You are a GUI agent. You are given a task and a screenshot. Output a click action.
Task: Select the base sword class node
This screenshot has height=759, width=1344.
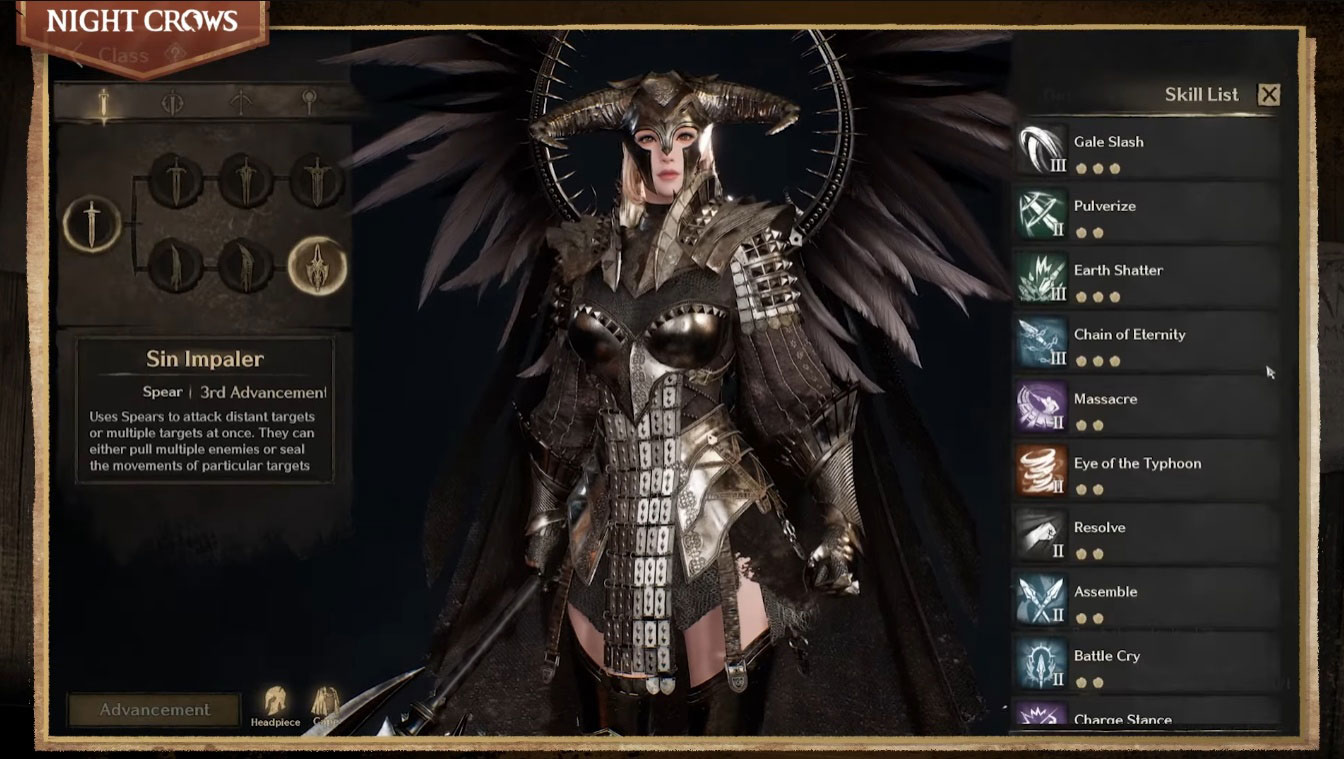point(92,223)
